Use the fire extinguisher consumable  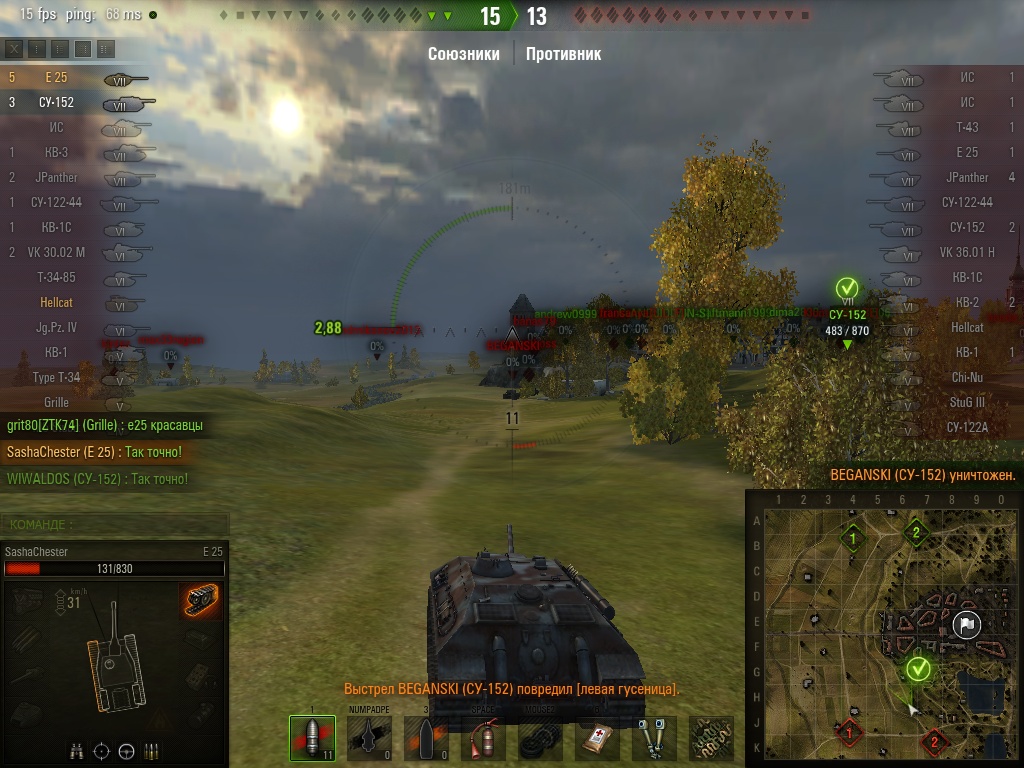(x=483, y=739)
